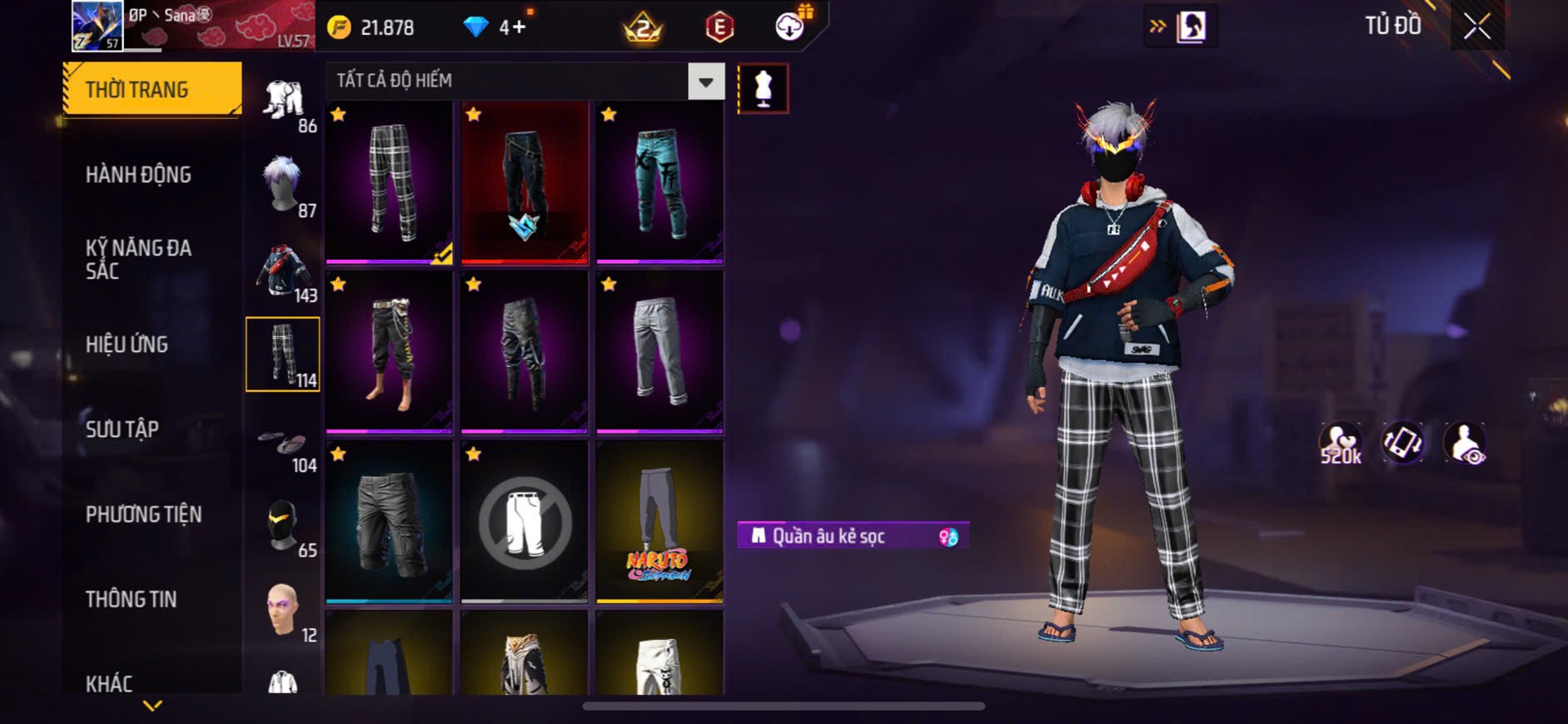Select the black cargo shorts
Screen dimensions: 1568x724
pos(389,522)
